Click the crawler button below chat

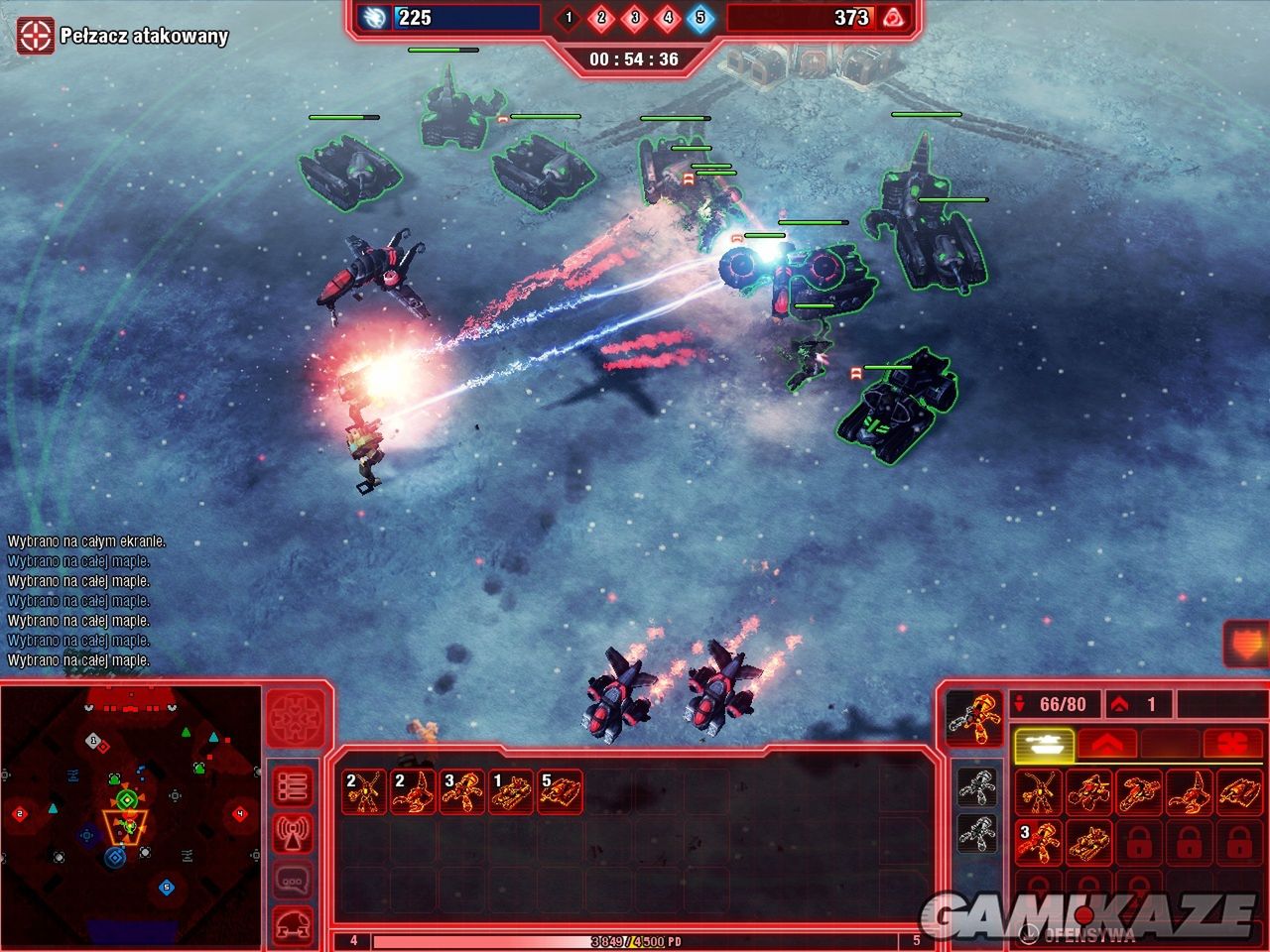point(293,924)
